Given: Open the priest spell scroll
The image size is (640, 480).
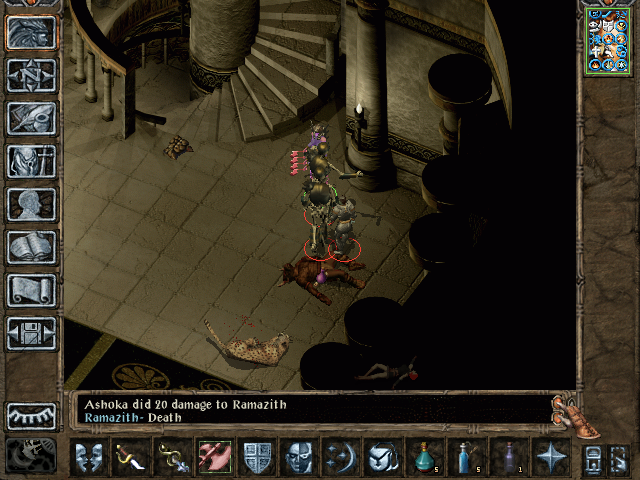Looking at the screenshot, I should 32,290.
